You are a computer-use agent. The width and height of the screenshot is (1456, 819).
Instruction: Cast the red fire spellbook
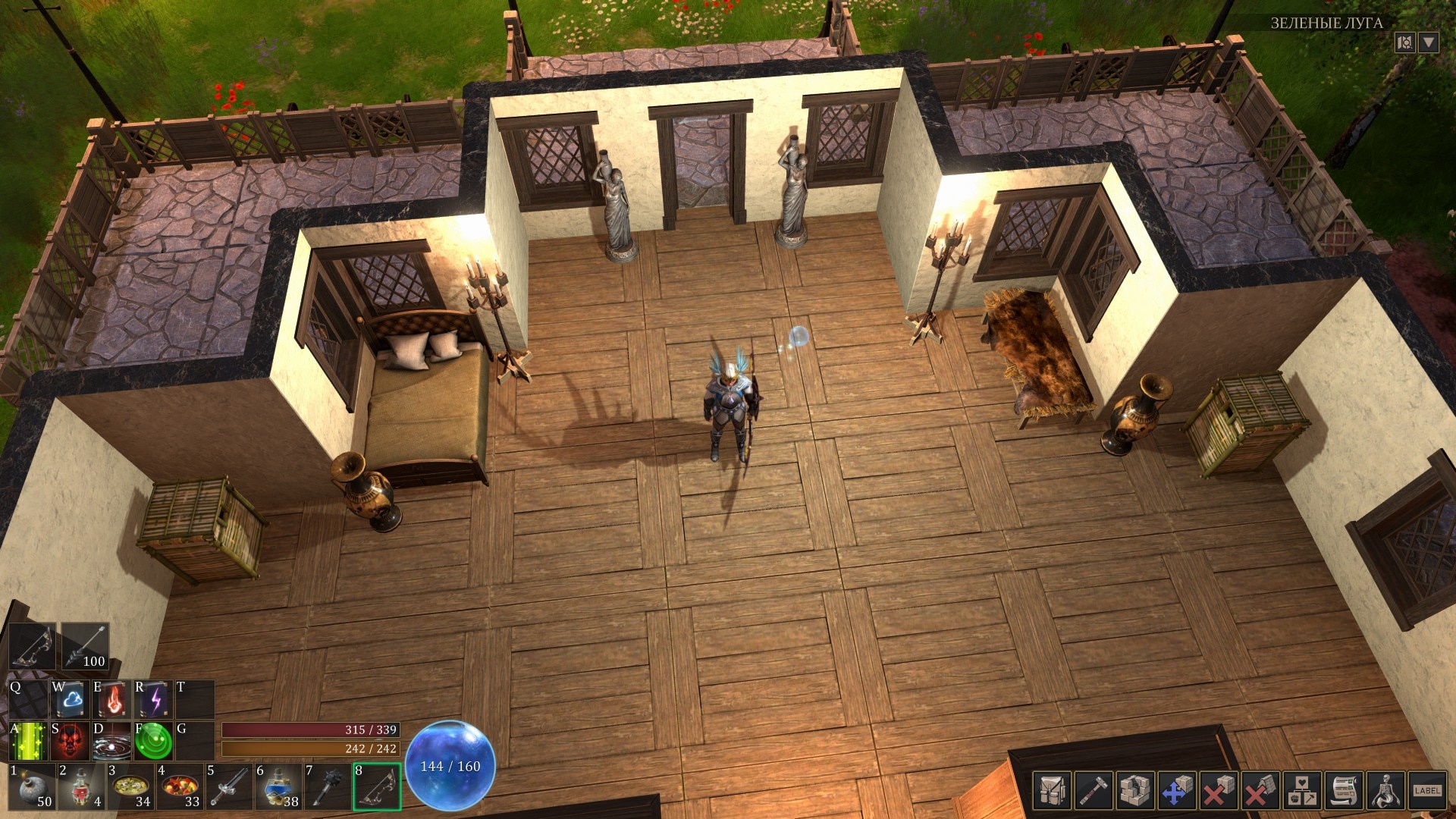click(x=113, y=700)
